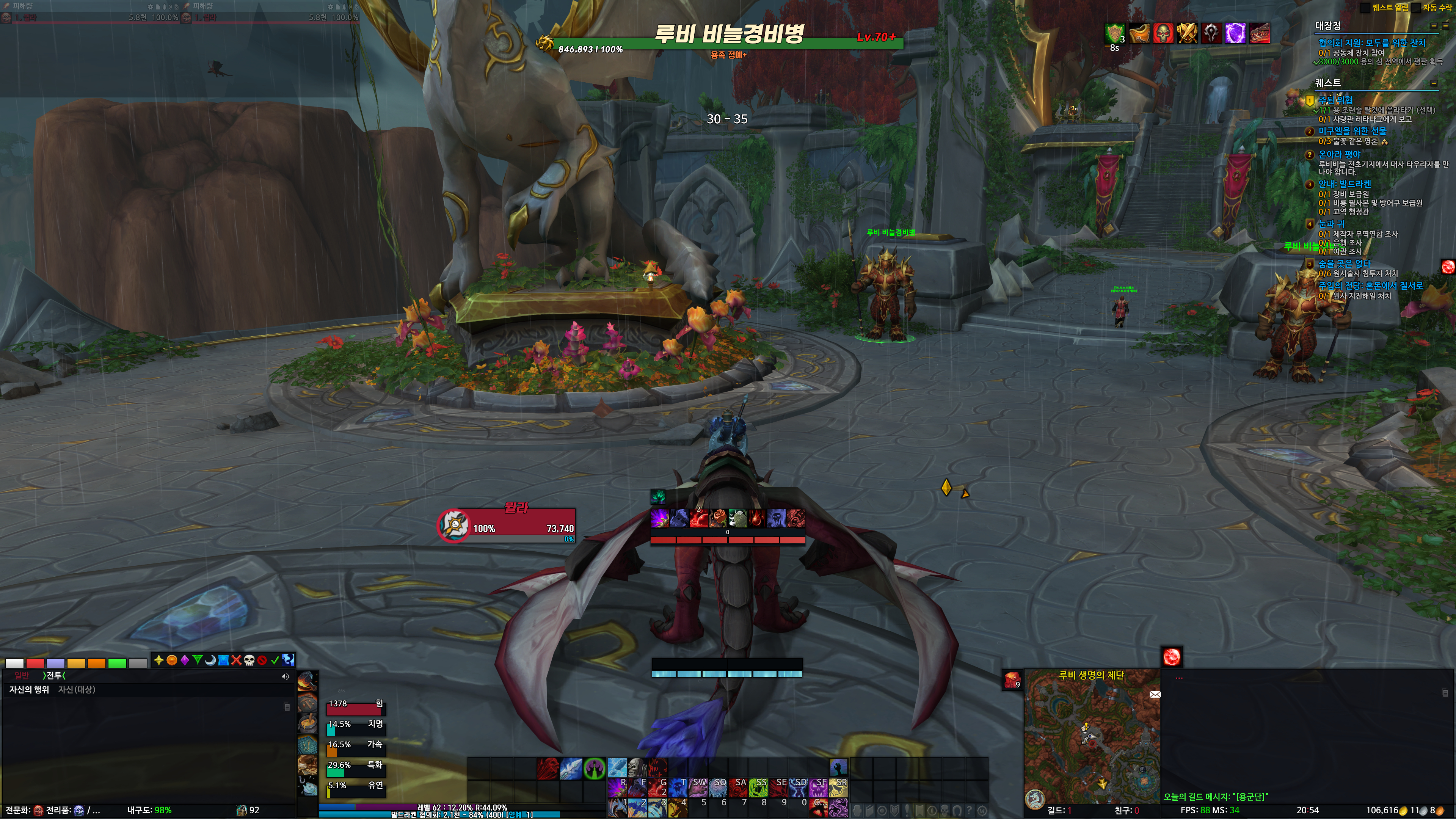This screenshot has width=1456, height=819.
Task: Switch to the 일반 chat tab
Action: 22,675
